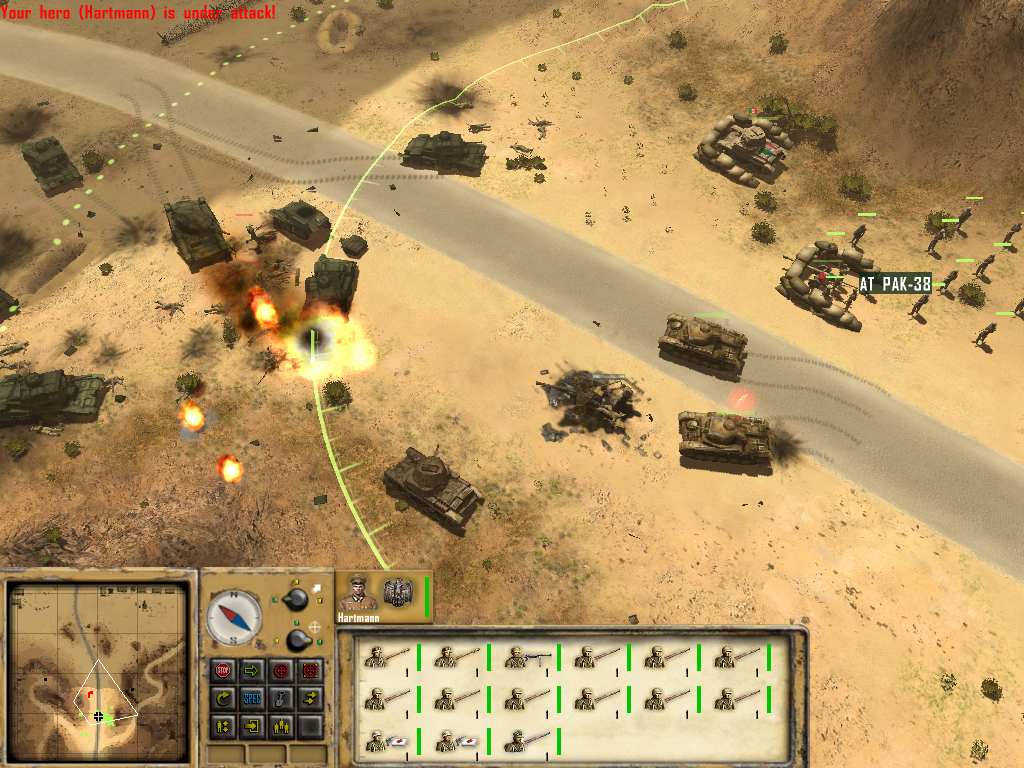Turn the upper black rotary knob
Image resolution: width=1024 pixels, height=768 pixels.
point(296,599)
